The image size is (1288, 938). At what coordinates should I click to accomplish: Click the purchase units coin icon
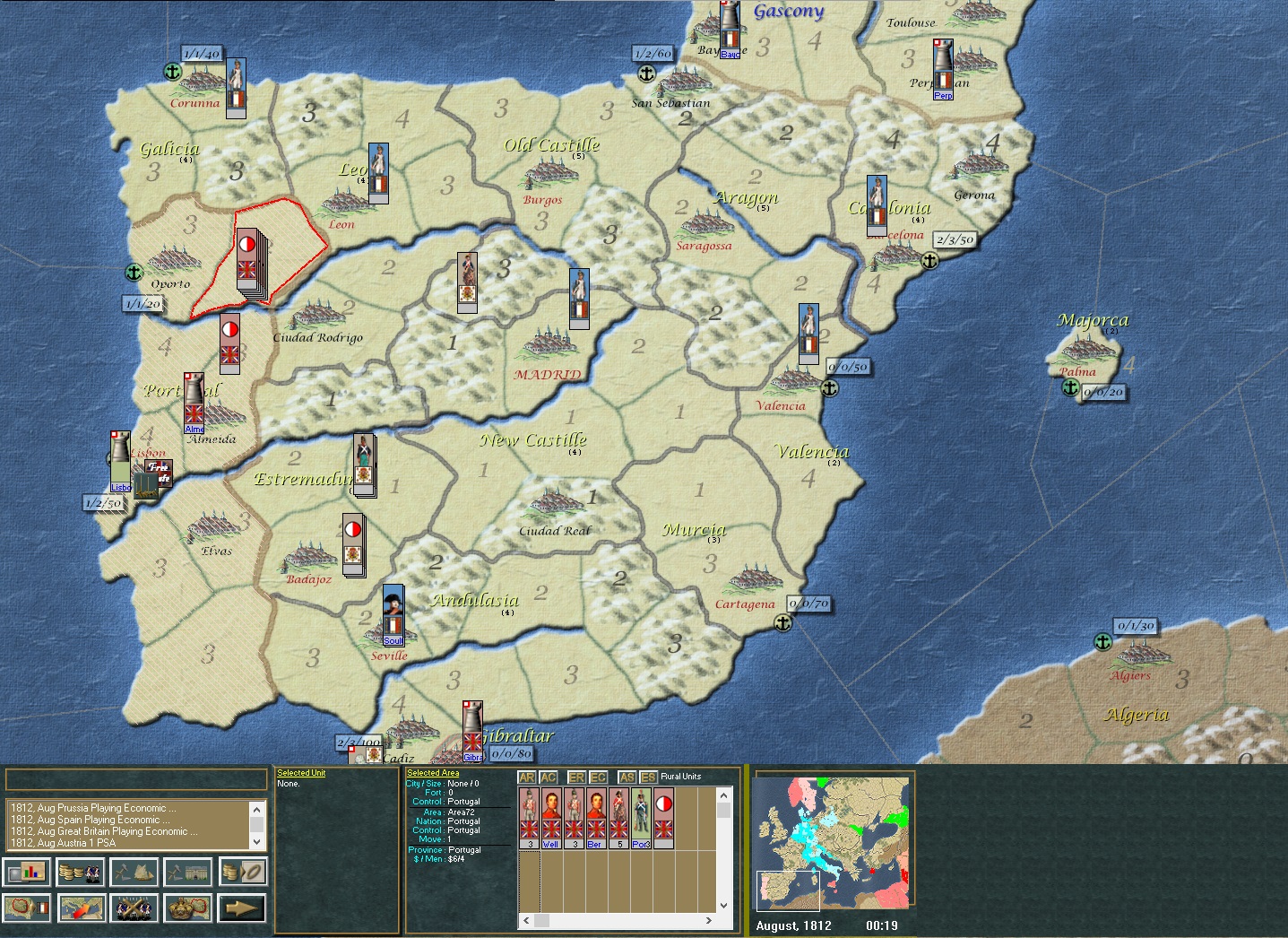[x=80, y=872]
